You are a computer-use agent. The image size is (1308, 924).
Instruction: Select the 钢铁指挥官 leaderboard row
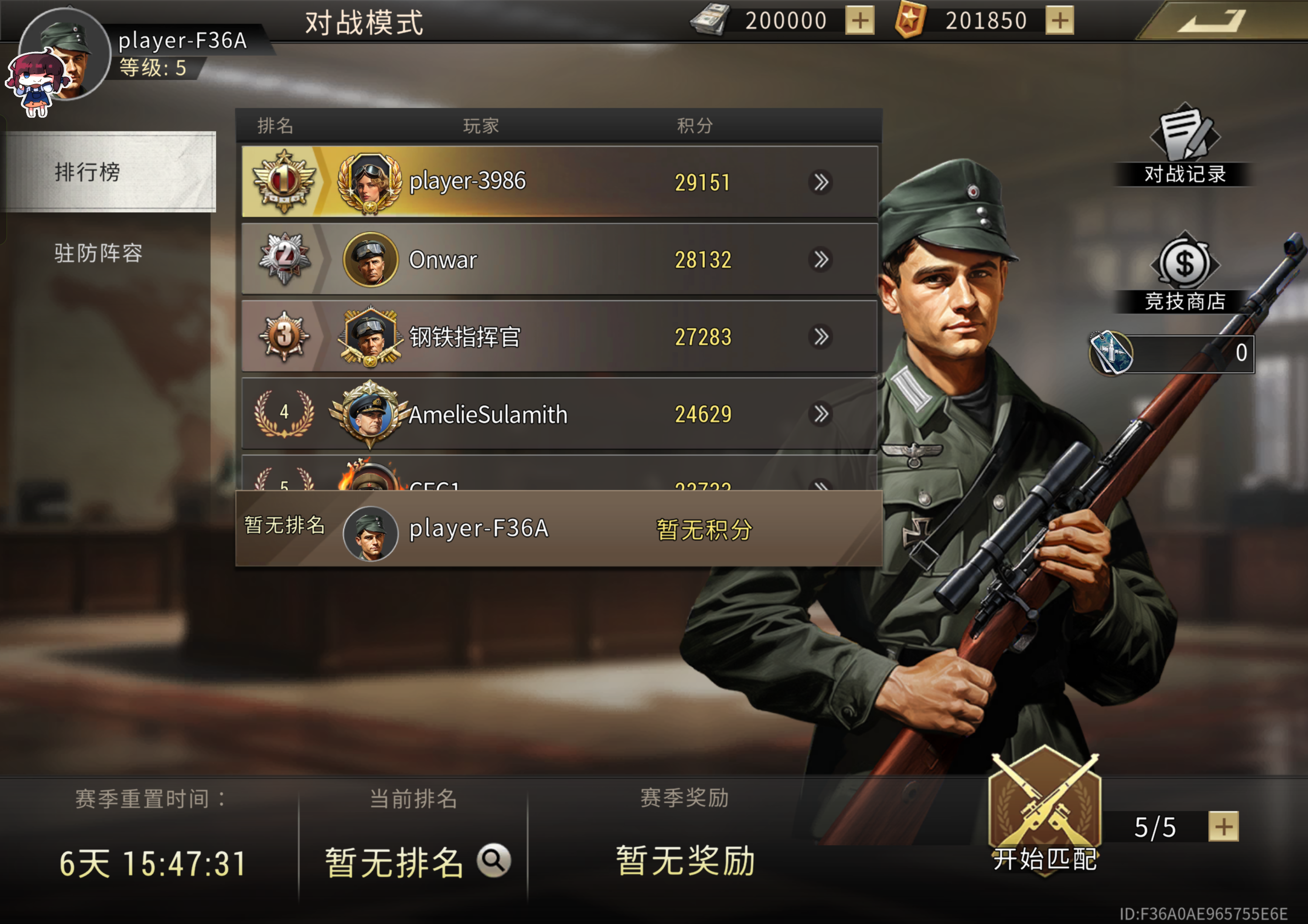[x=558, y=336]
